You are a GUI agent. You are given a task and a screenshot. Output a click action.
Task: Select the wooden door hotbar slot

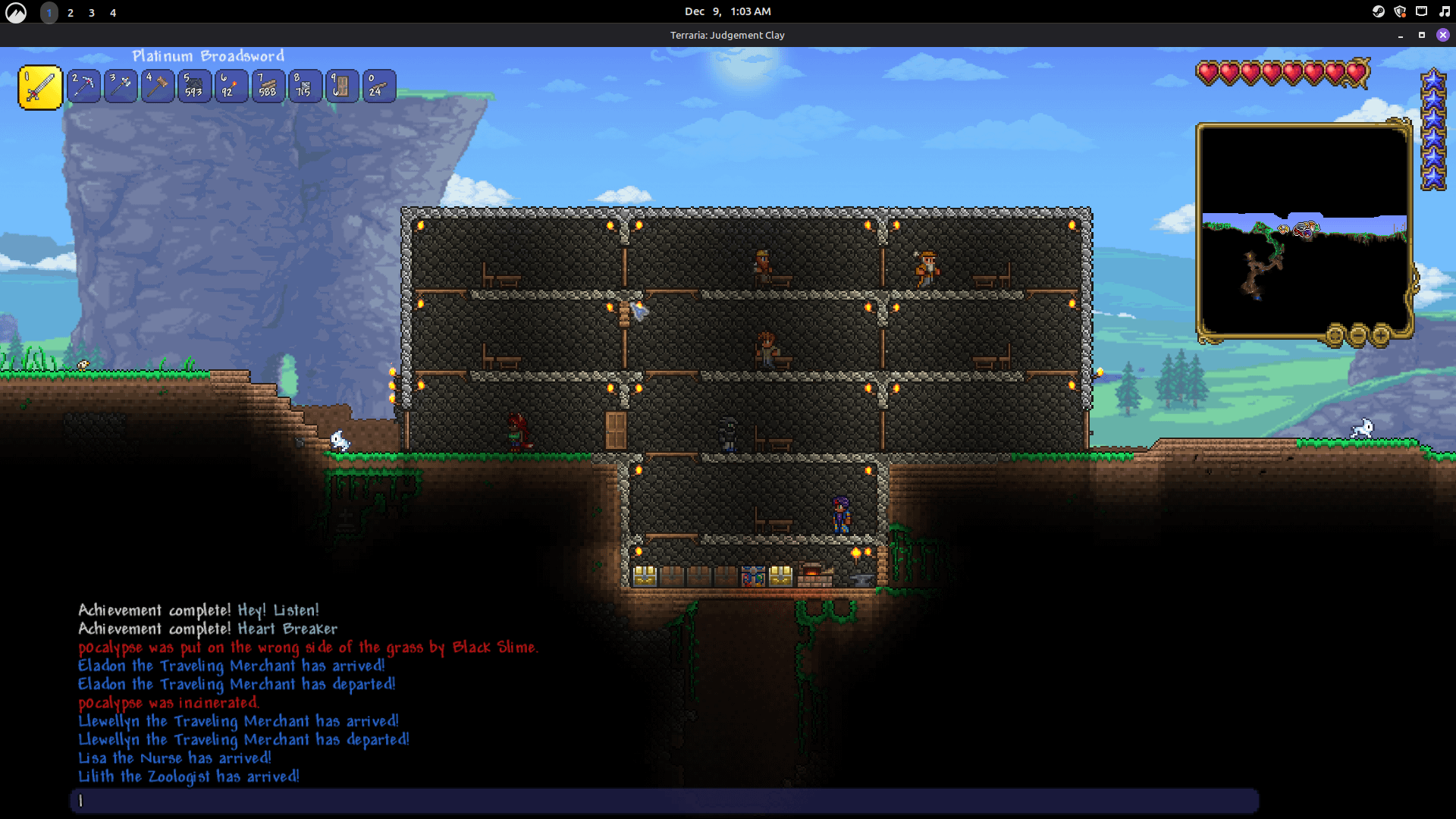(342, 86)
